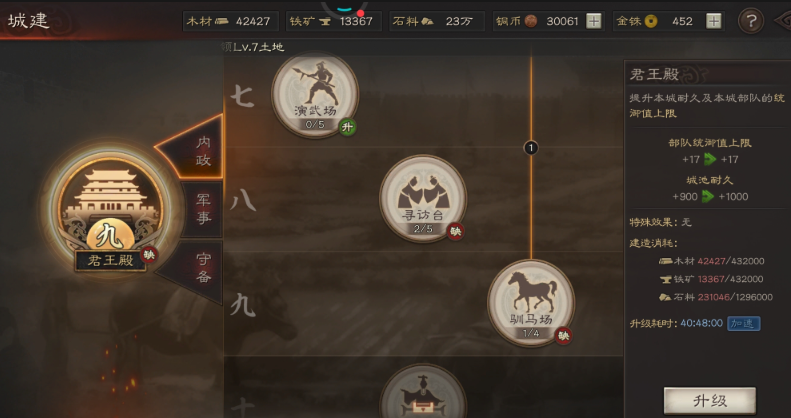791x418 pixels.
Task: Speed up construction with 加速 button
Action: pos(743,323)
